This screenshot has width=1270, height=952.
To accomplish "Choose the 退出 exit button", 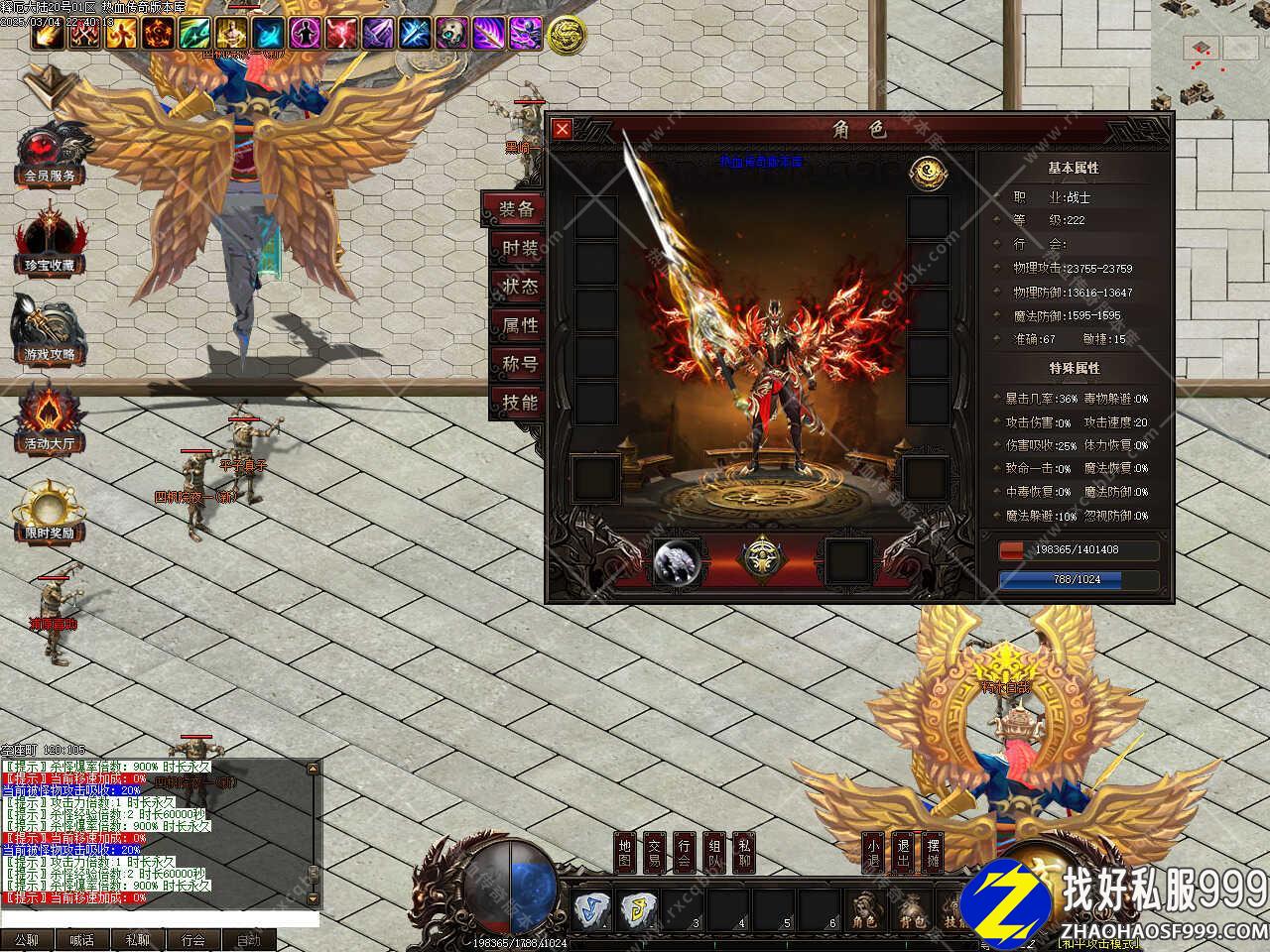I will 903,853.
